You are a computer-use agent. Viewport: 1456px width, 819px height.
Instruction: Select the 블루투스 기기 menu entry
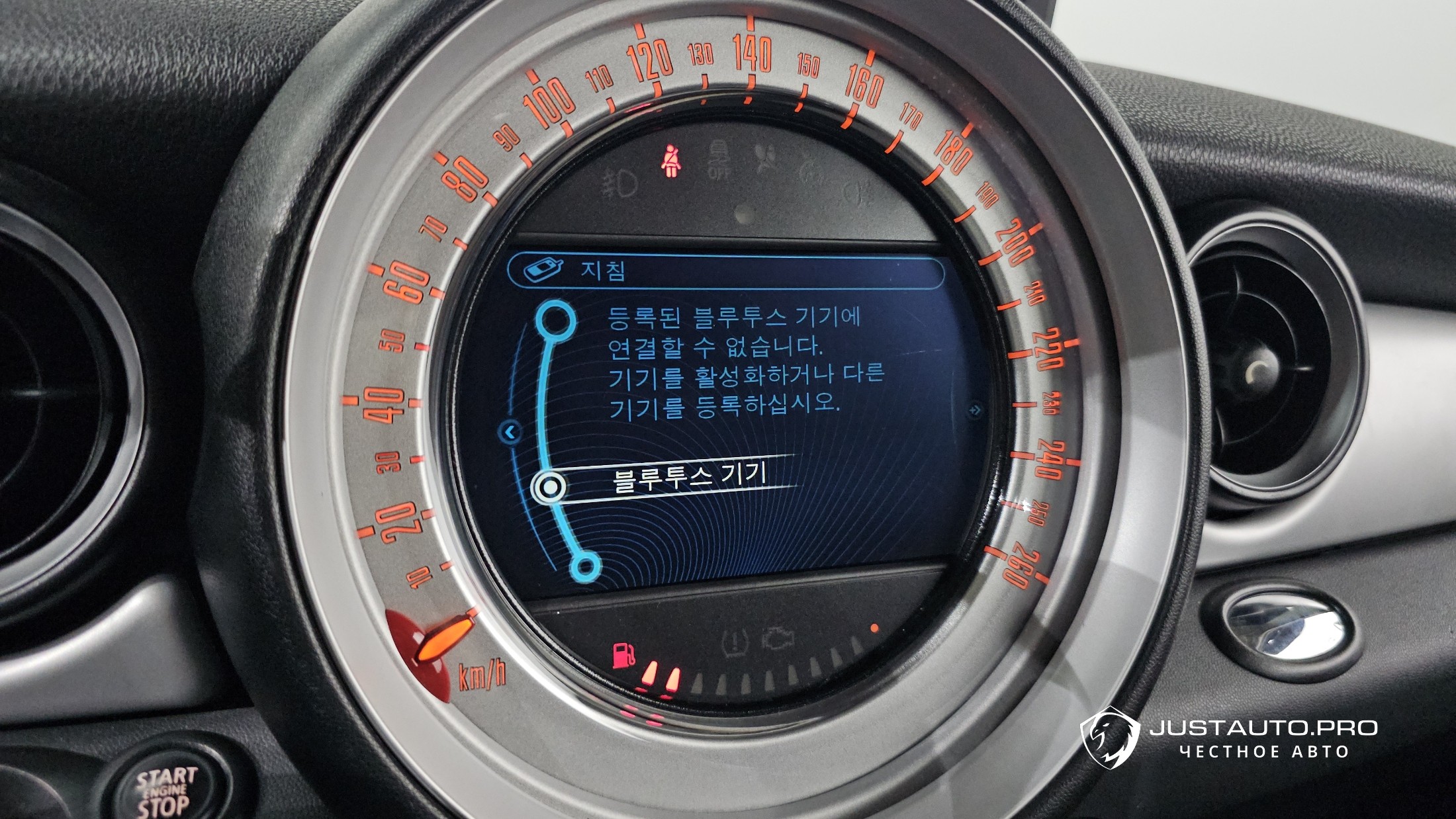coord(688,478)
